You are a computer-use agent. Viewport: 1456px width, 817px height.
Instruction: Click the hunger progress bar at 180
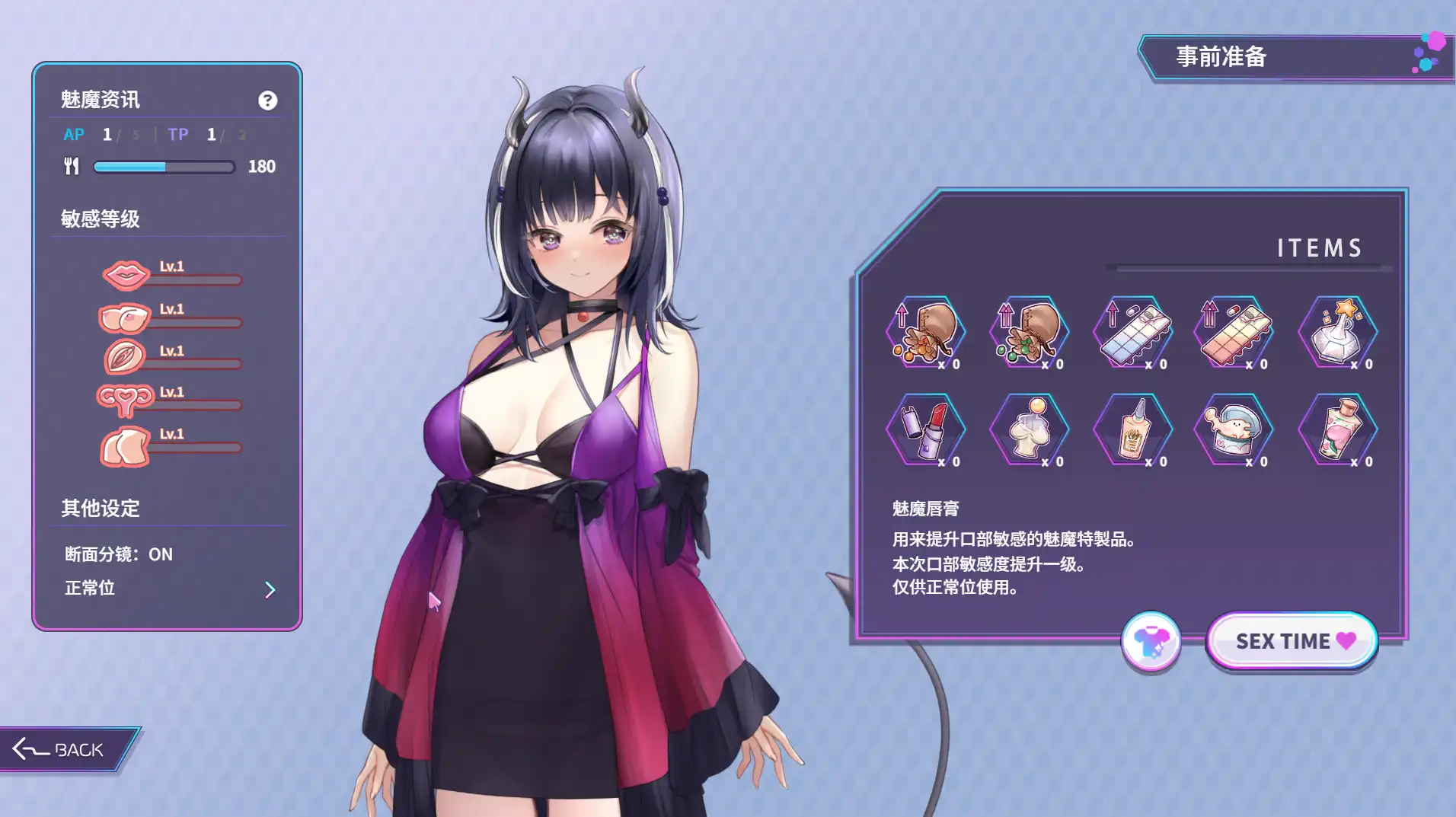tap(162, 167)
